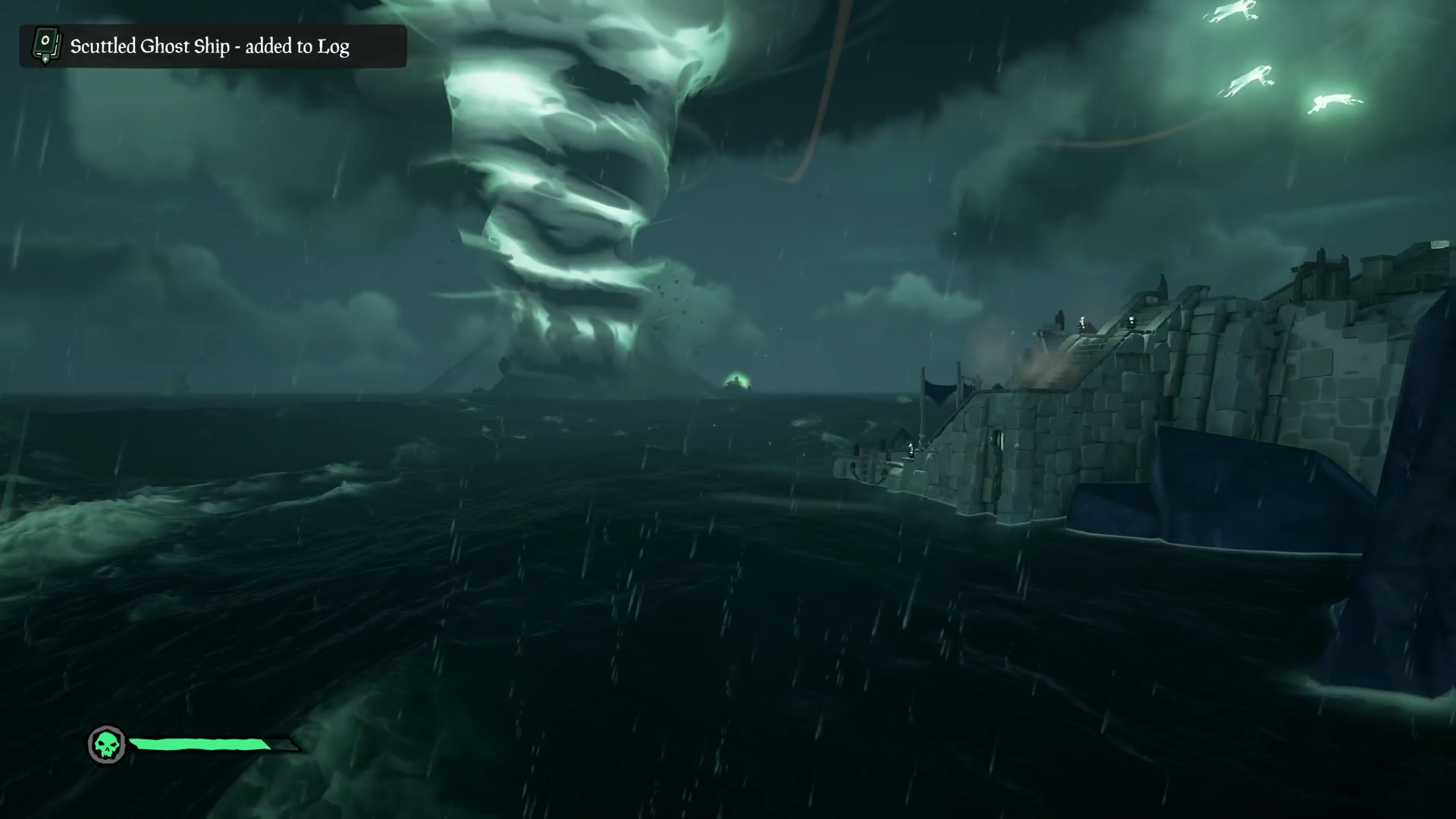
Task: Click the log book icon in the notification
Action: coord(45,45)
